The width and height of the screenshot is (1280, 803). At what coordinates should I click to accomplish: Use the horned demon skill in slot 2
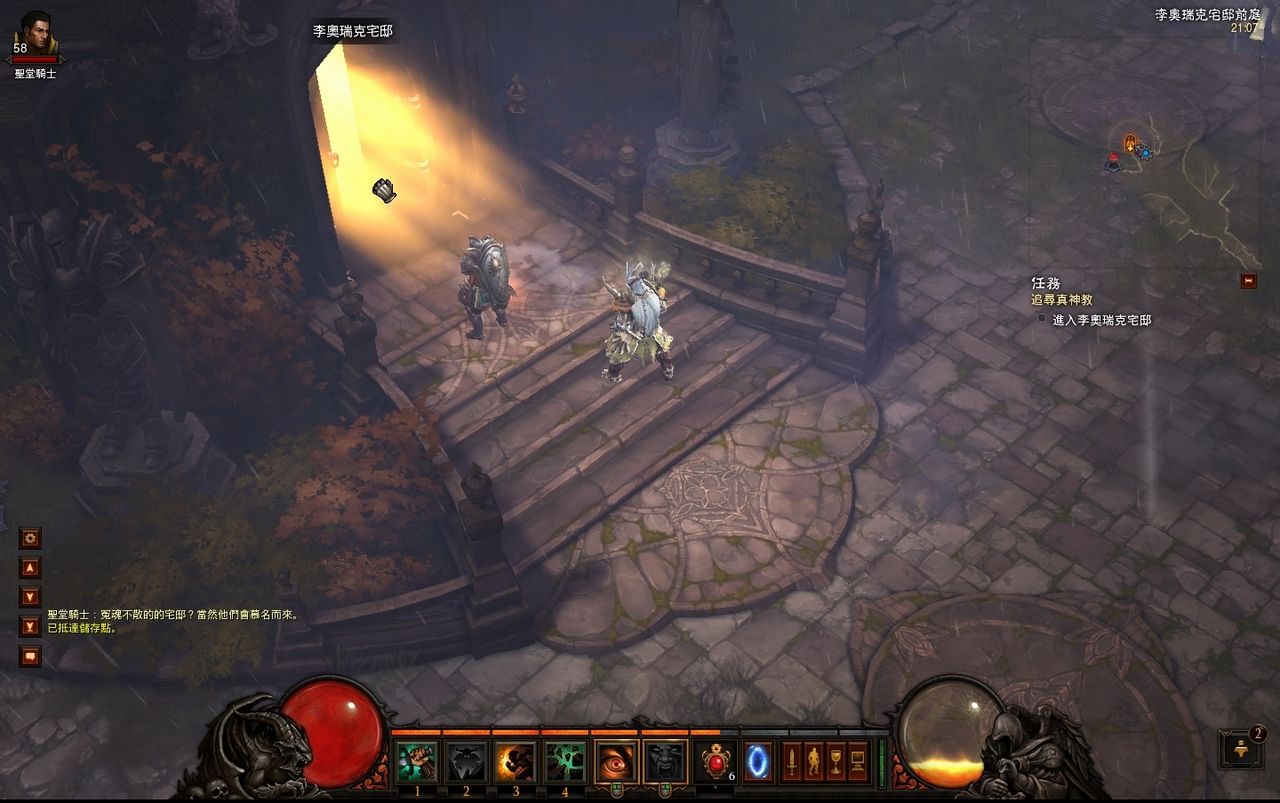(466, 762)
